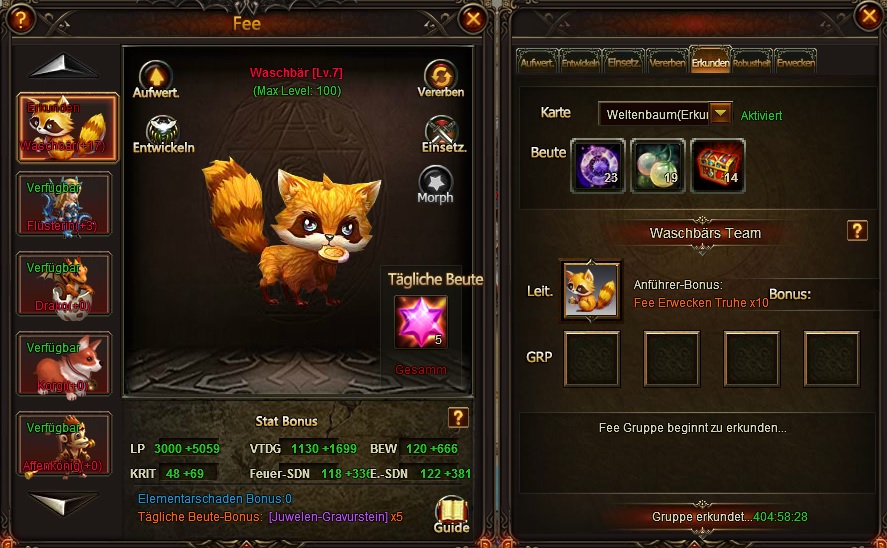Activate the Morph icon
The image size is (887, 548).
[435, 184]
